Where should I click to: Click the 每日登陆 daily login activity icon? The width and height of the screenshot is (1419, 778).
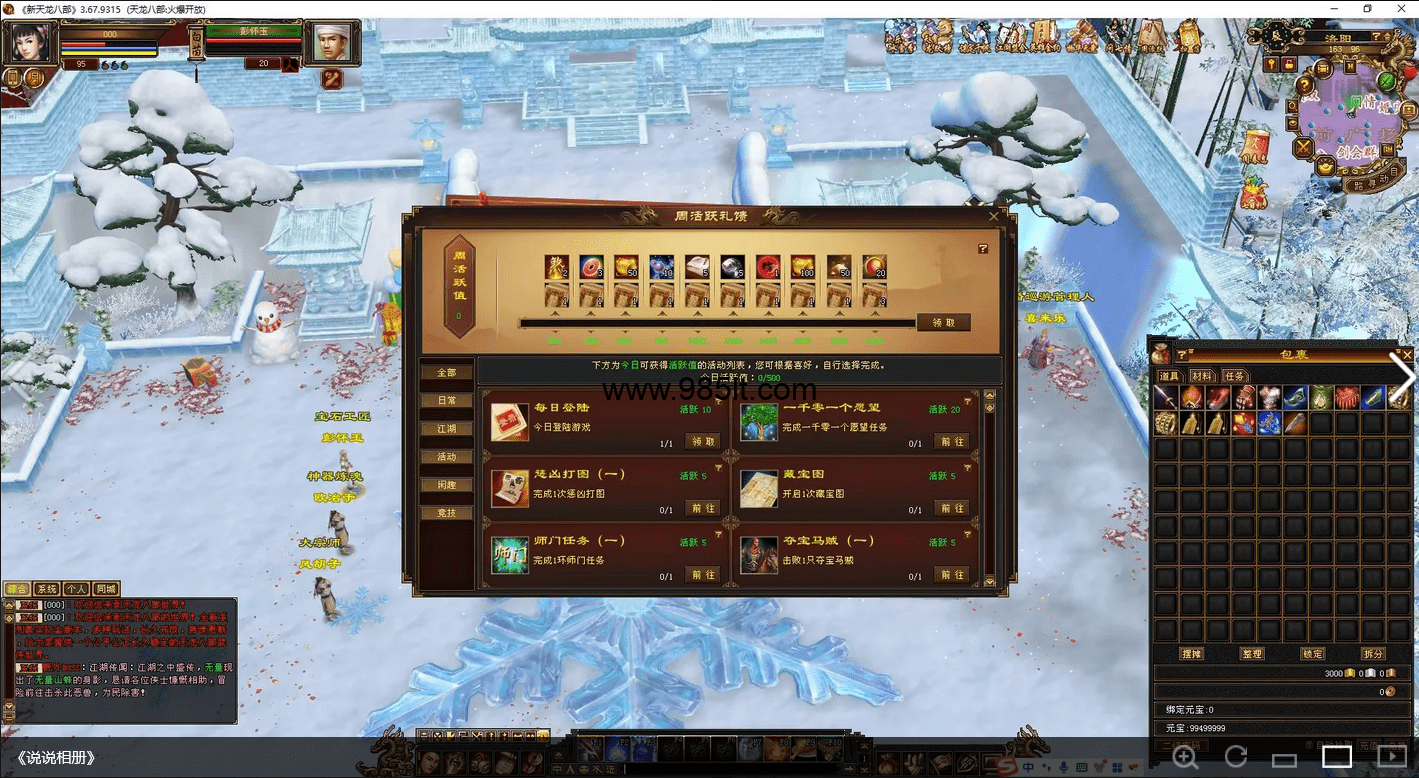pyautogui.click(x=510, y=423)
